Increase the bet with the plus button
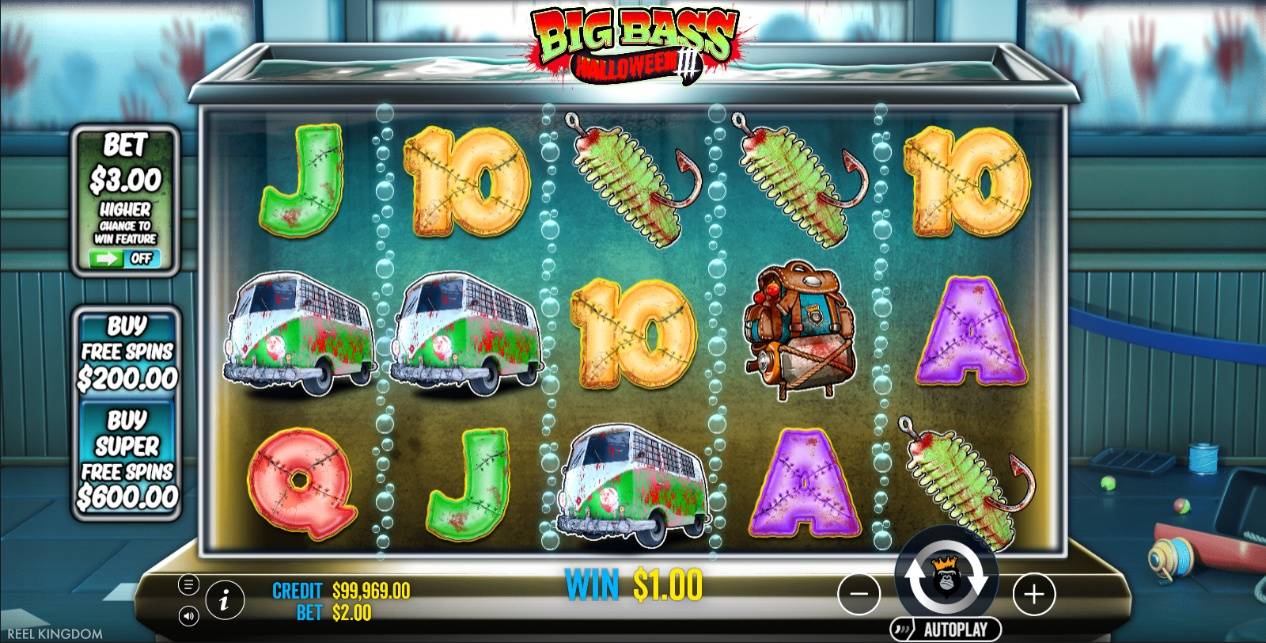 (1033, 595)
